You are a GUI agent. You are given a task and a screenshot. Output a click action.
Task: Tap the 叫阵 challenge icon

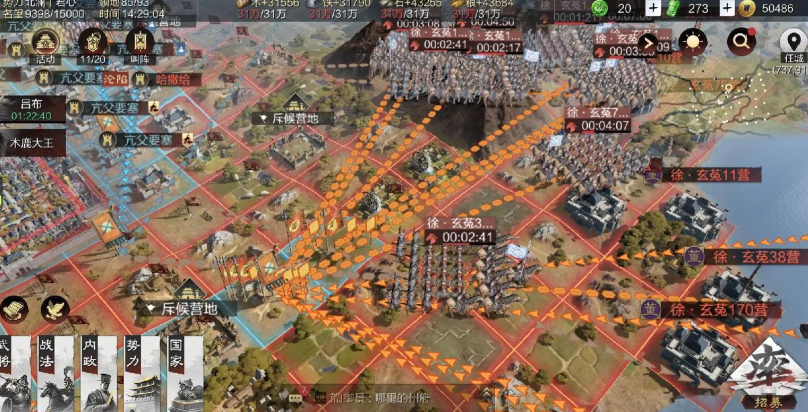coord(140,44)
